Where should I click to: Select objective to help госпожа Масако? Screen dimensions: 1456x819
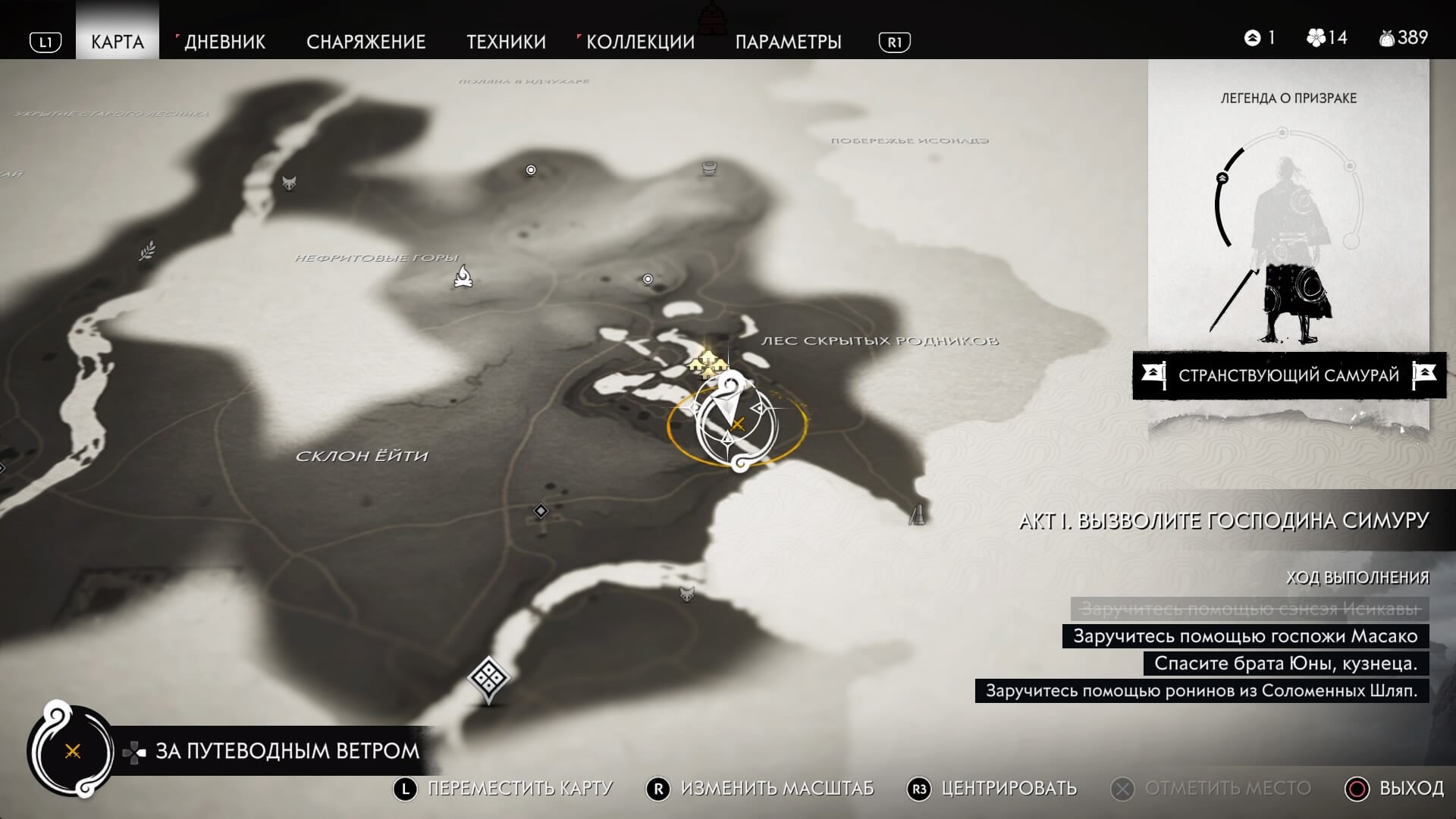(x=1245, y=636)
